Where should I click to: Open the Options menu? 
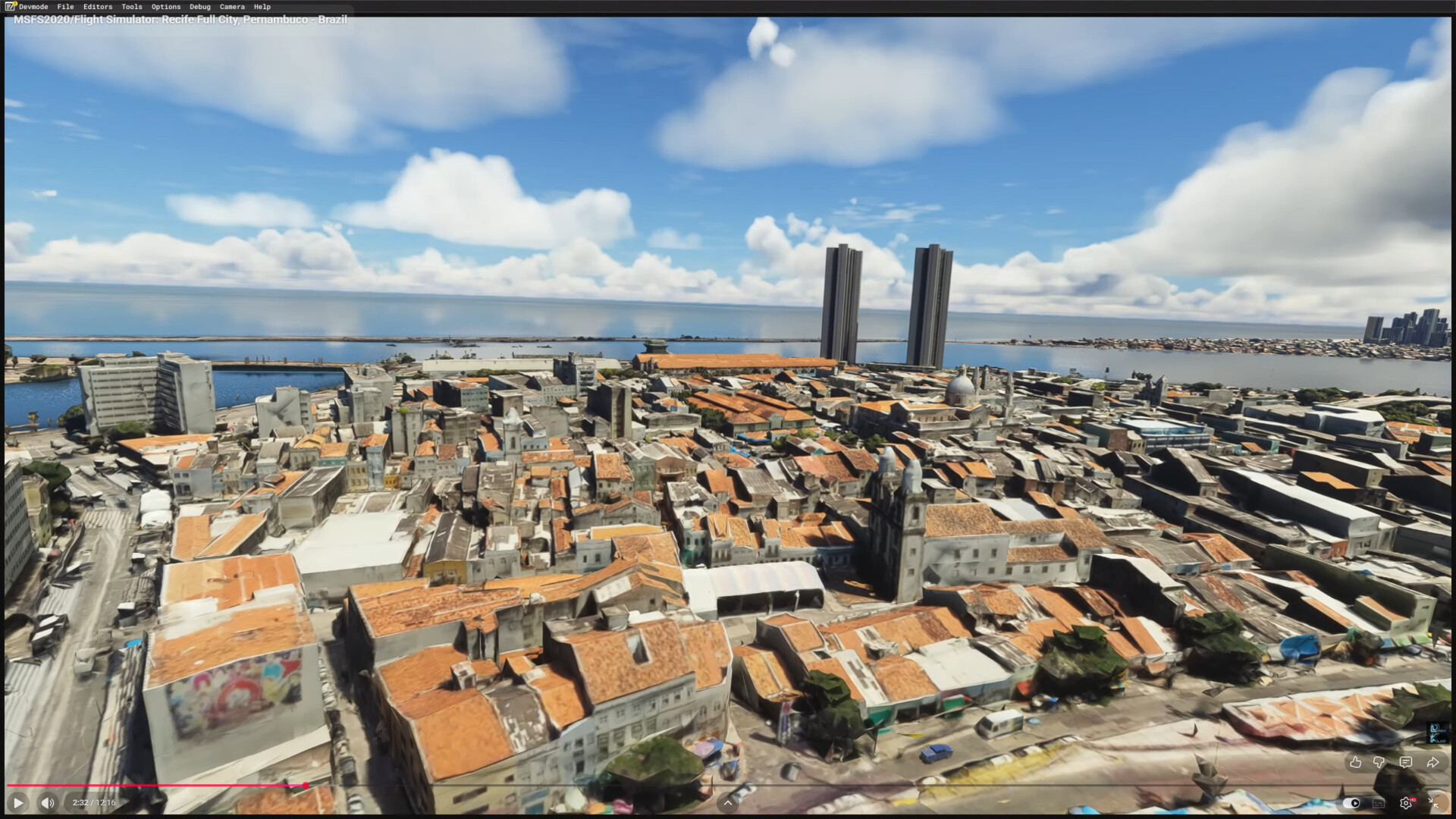coord(166,7)
